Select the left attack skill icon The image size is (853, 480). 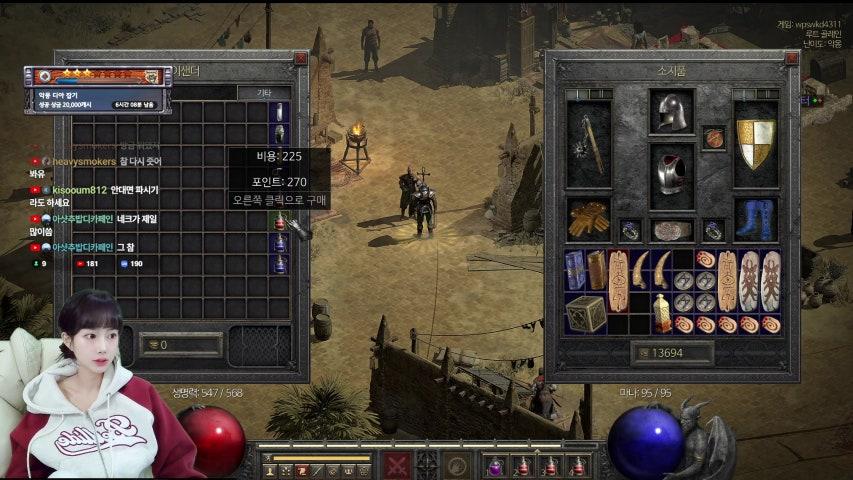tap(398, 465)
